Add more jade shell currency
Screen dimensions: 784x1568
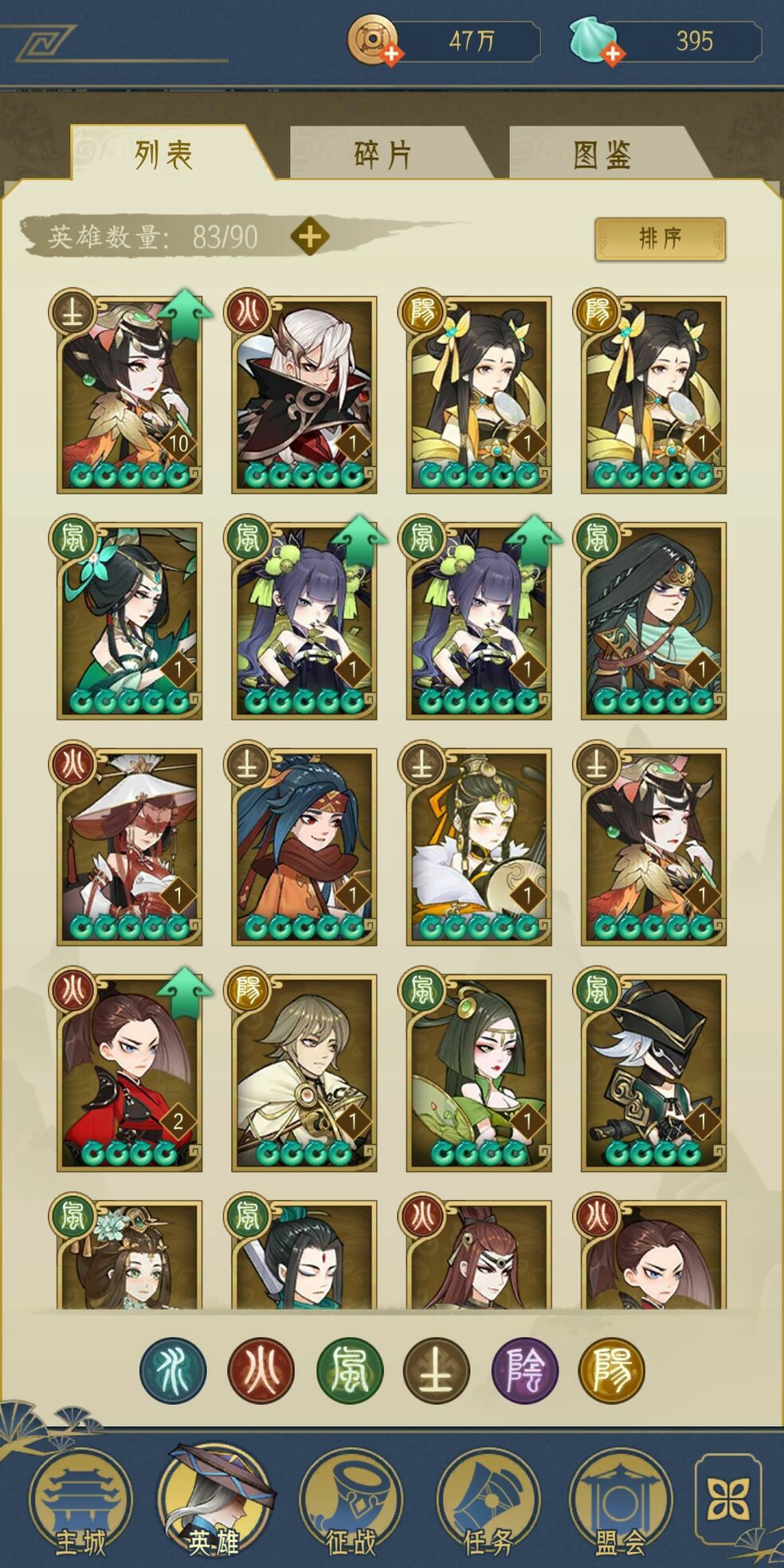click(612, 53)
